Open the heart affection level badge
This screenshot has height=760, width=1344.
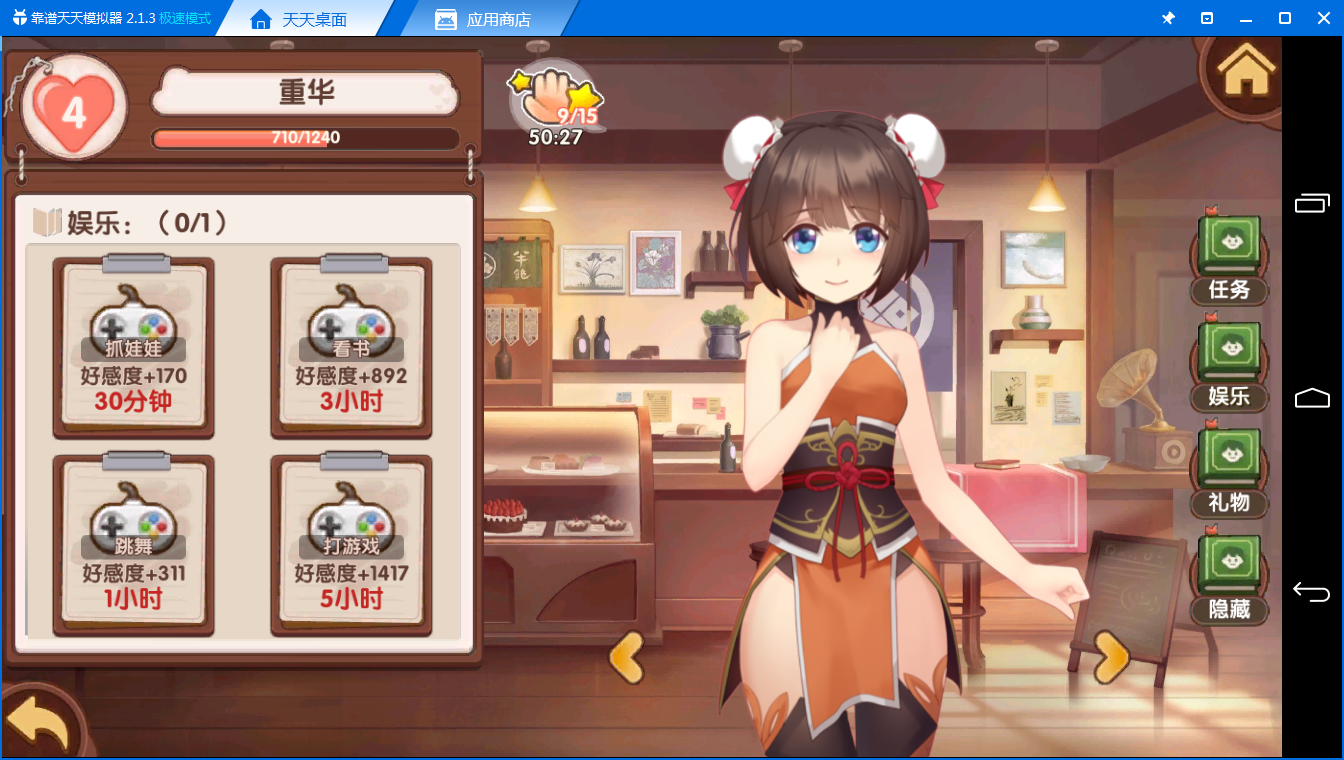pyautogui.click(x=73, y=110)
